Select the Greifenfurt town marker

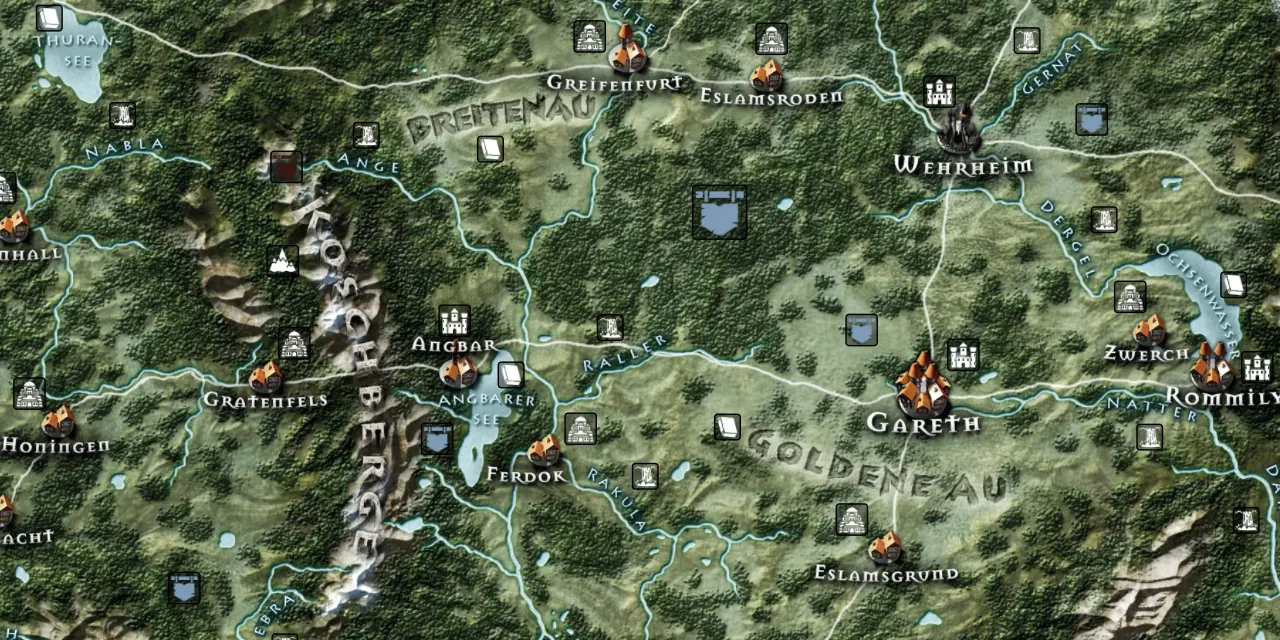627,53
